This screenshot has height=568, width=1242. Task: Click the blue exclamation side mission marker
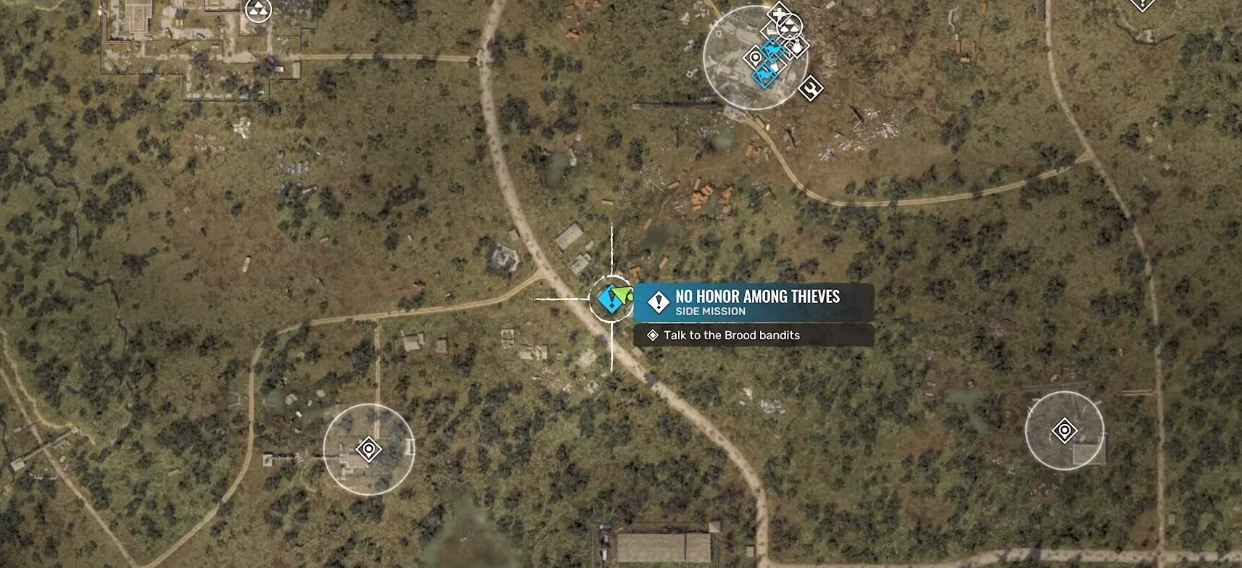pos(608,298)
